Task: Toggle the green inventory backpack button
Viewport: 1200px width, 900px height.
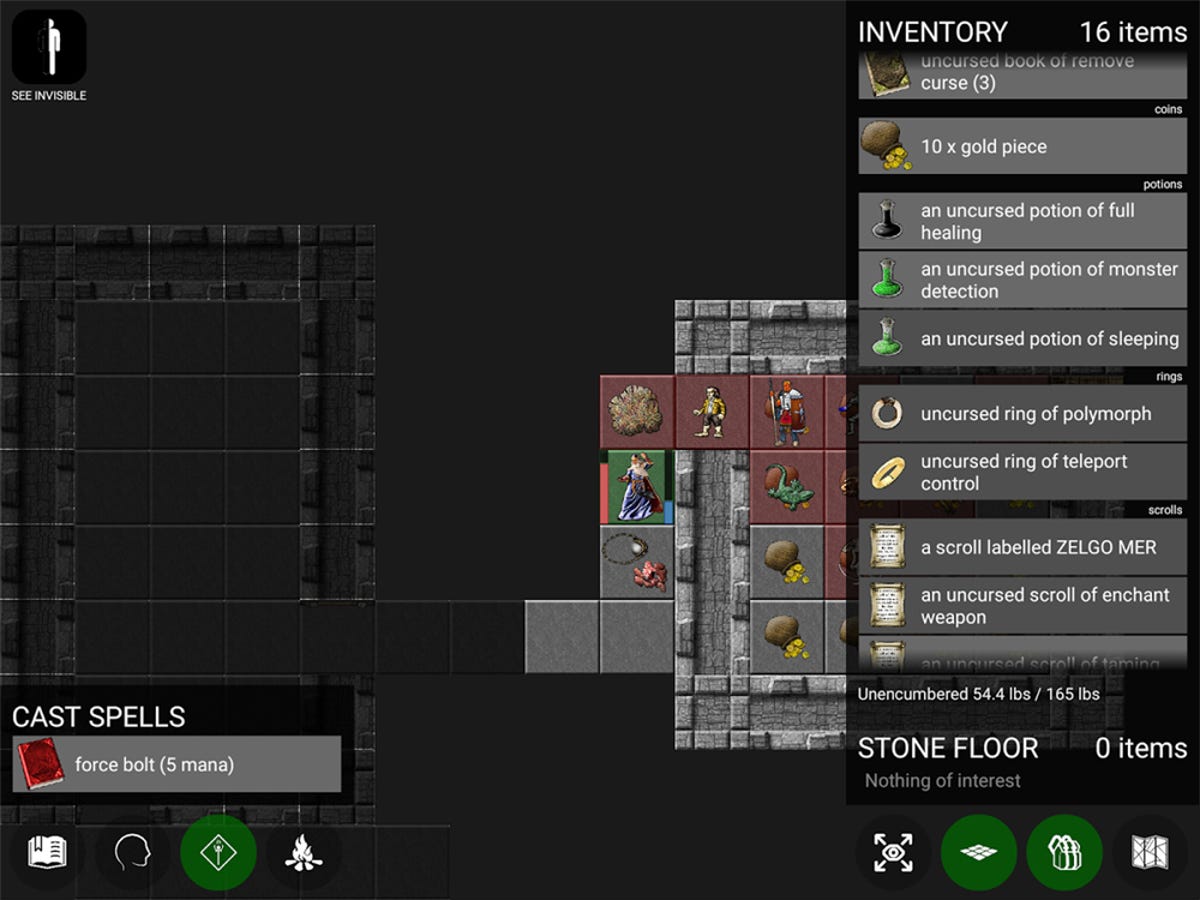Action: pos(1064,852)
